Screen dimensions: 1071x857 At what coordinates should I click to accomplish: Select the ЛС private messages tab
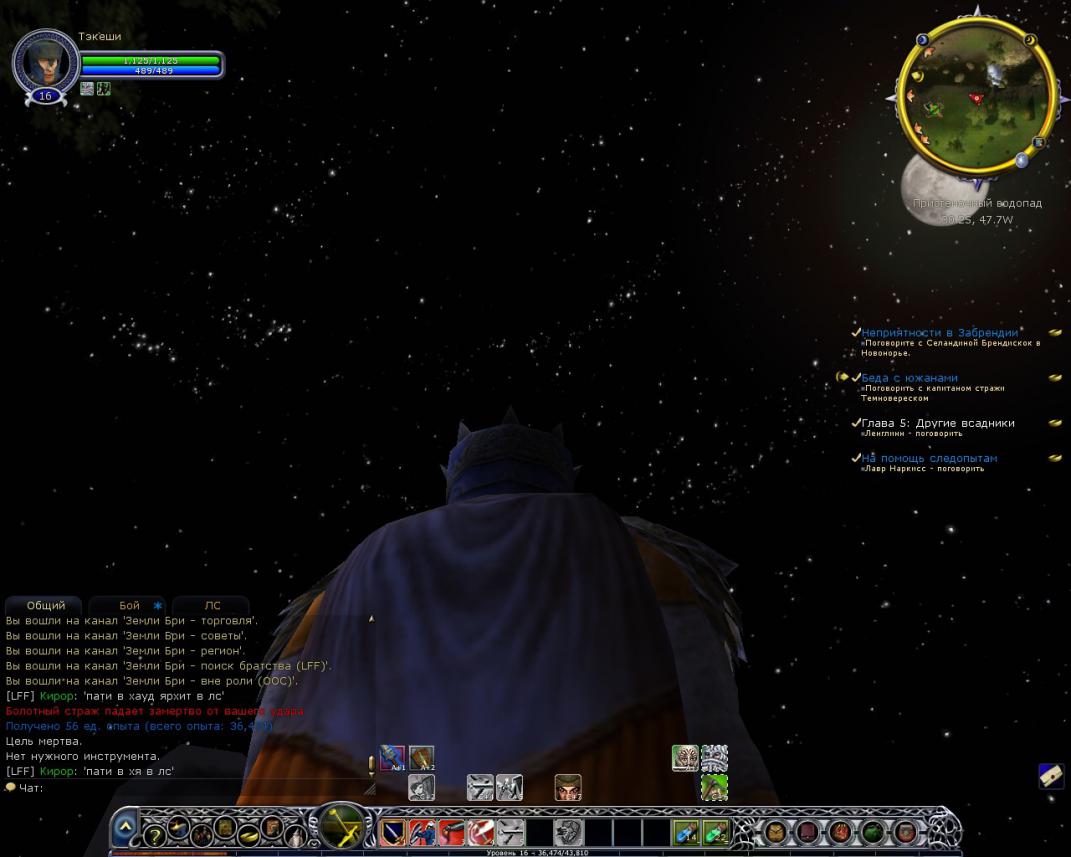[x=212, y=606]
